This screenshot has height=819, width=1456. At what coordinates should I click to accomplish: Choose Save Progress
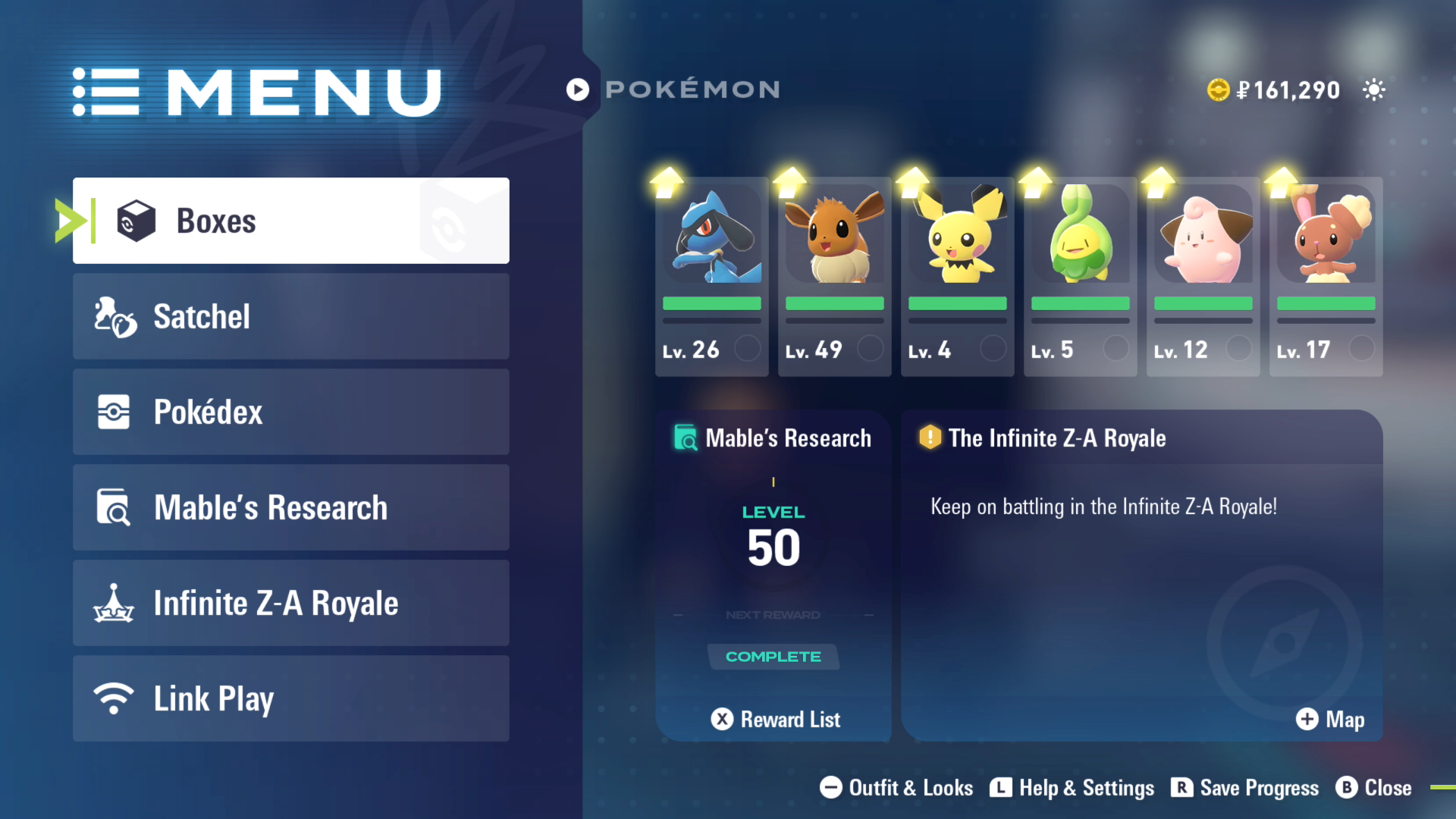pyautogui.click(x=1245, y=788)
